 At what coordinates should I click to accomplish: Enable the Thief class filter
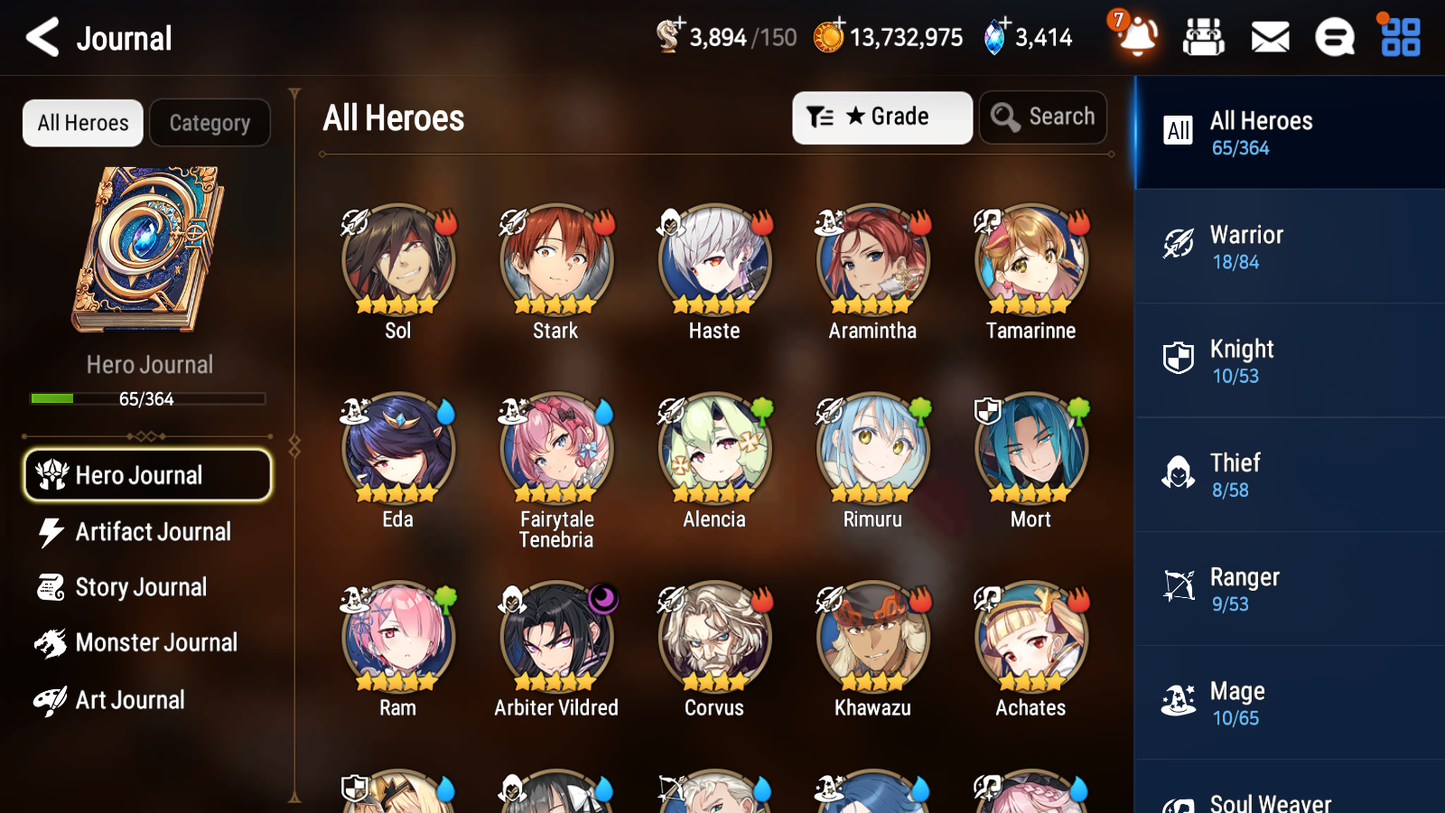(x=1289, y=475)
